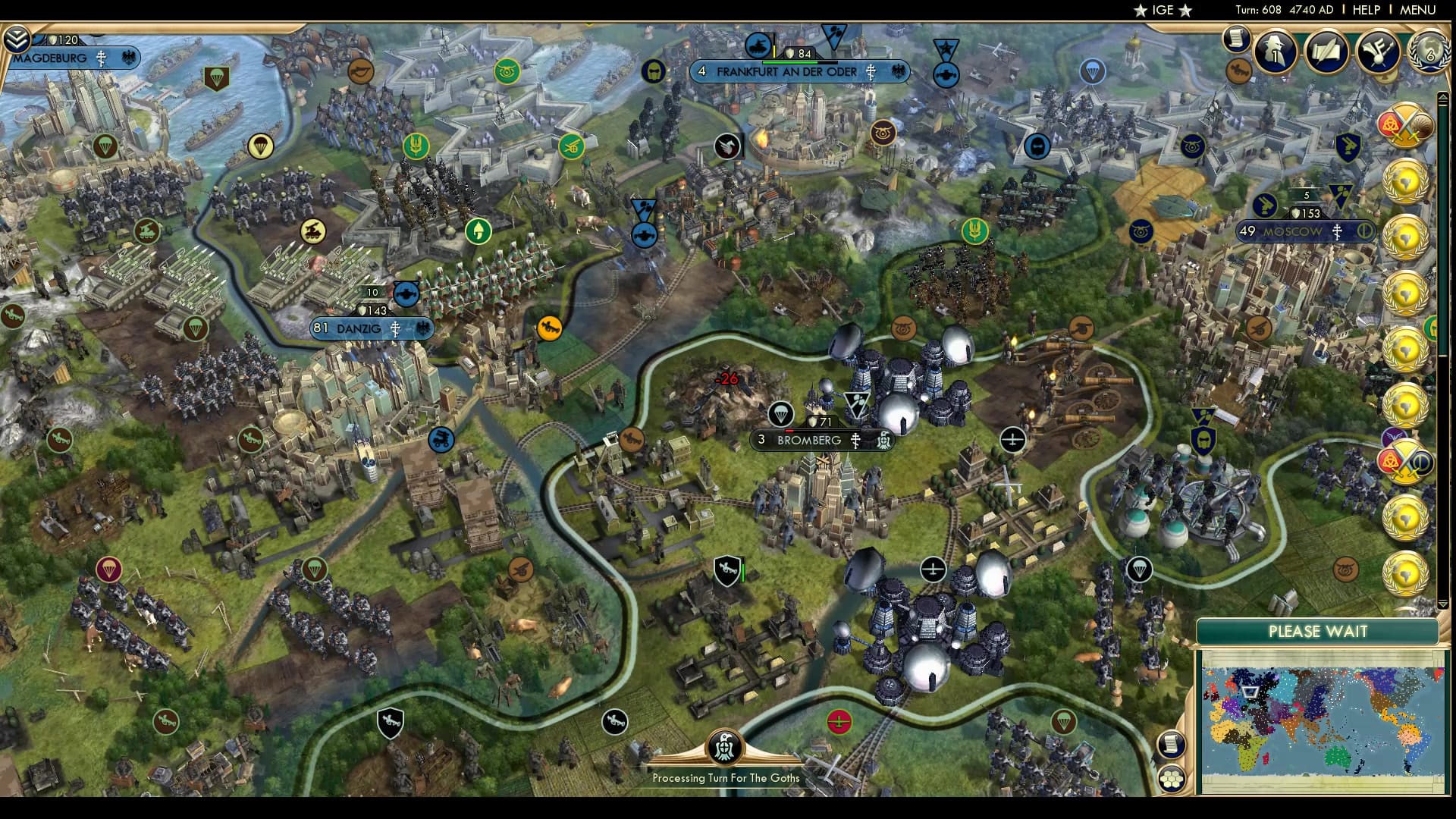Viewport: 1456px width, 819px height.
Task: Click the star toggle right of IGE label
Action: click(1185, 10)
